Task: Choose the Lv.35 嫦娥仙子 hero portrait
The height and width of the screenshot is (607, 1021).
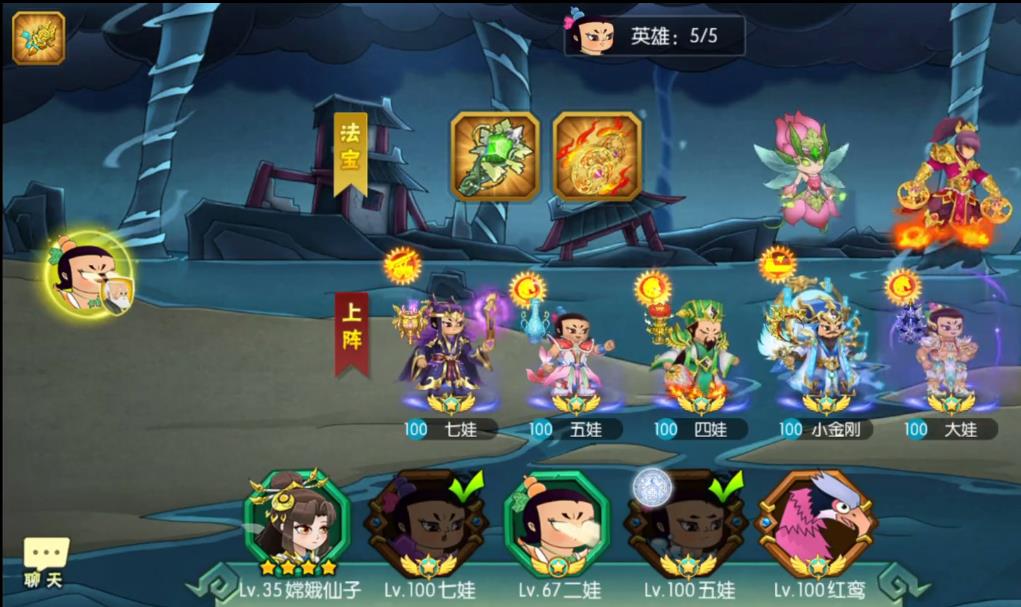Action: point(296,526)
